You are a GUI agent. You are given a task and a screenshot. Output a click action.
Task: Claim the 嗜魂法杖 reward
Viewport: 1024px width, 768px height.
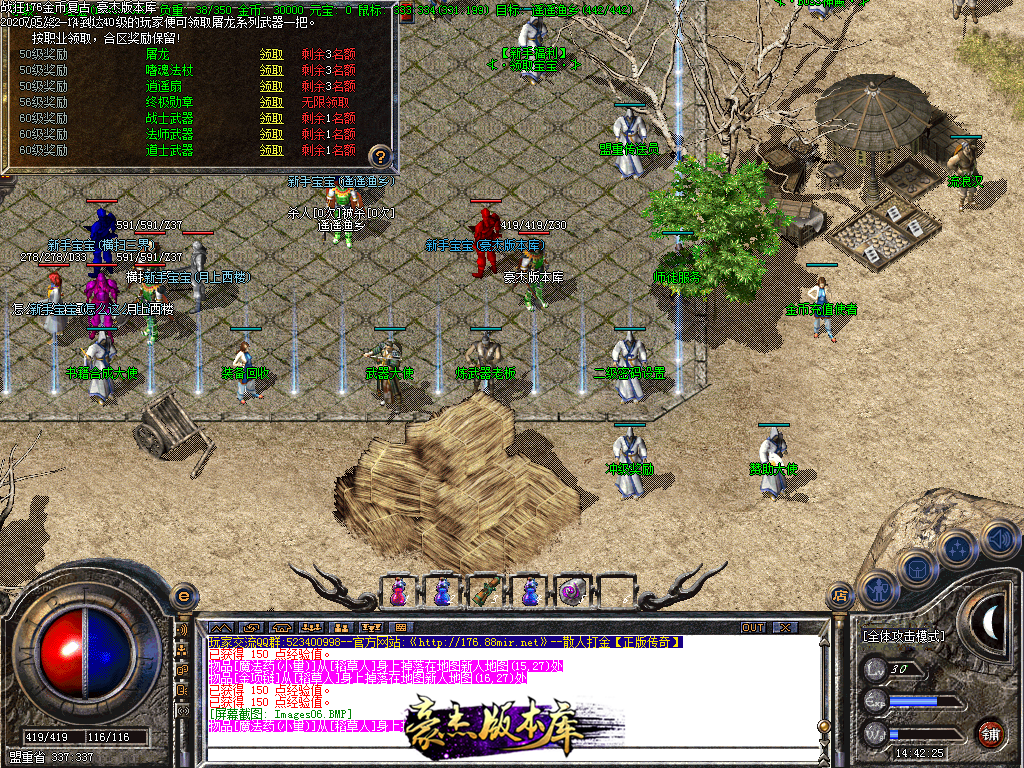271,70
